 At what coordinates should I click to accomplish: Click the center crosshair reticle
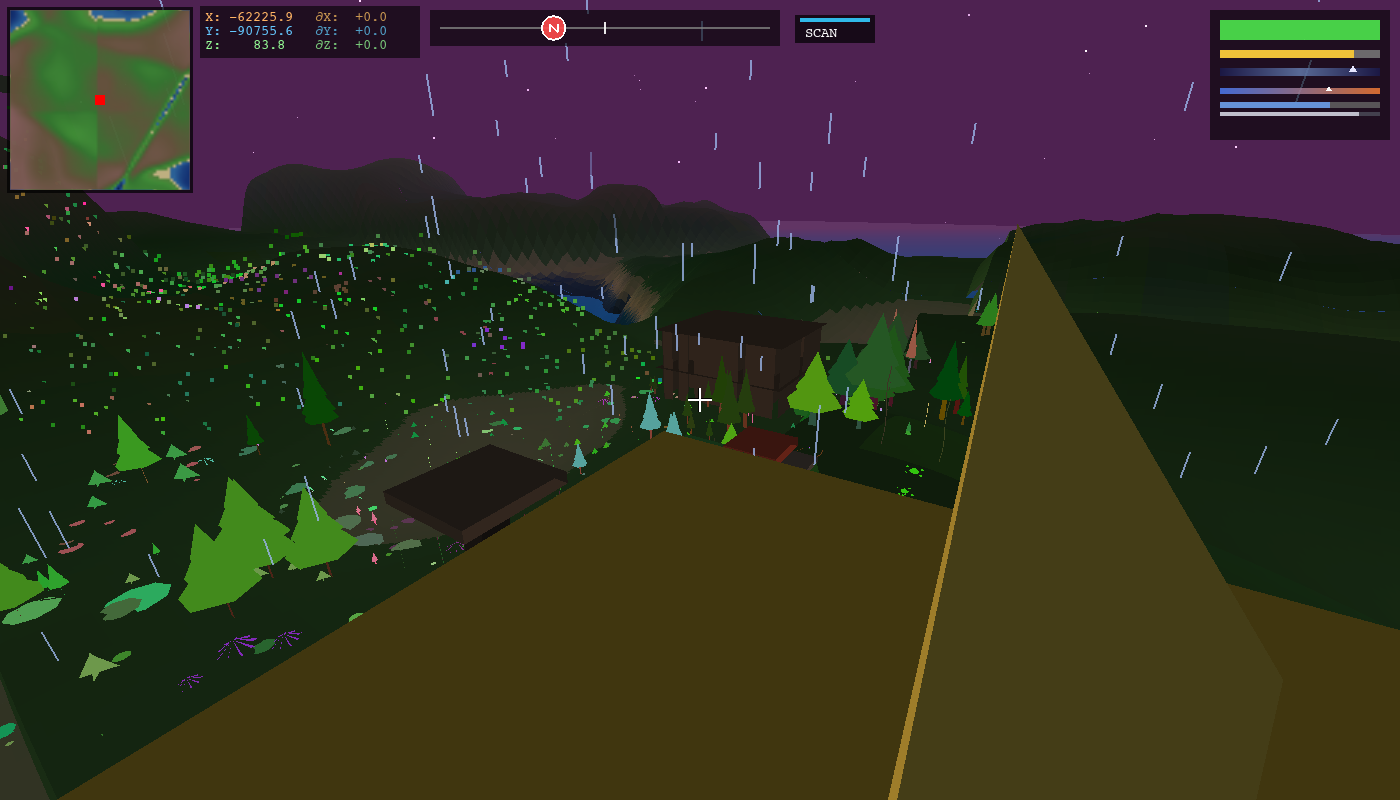click(700, 399)
